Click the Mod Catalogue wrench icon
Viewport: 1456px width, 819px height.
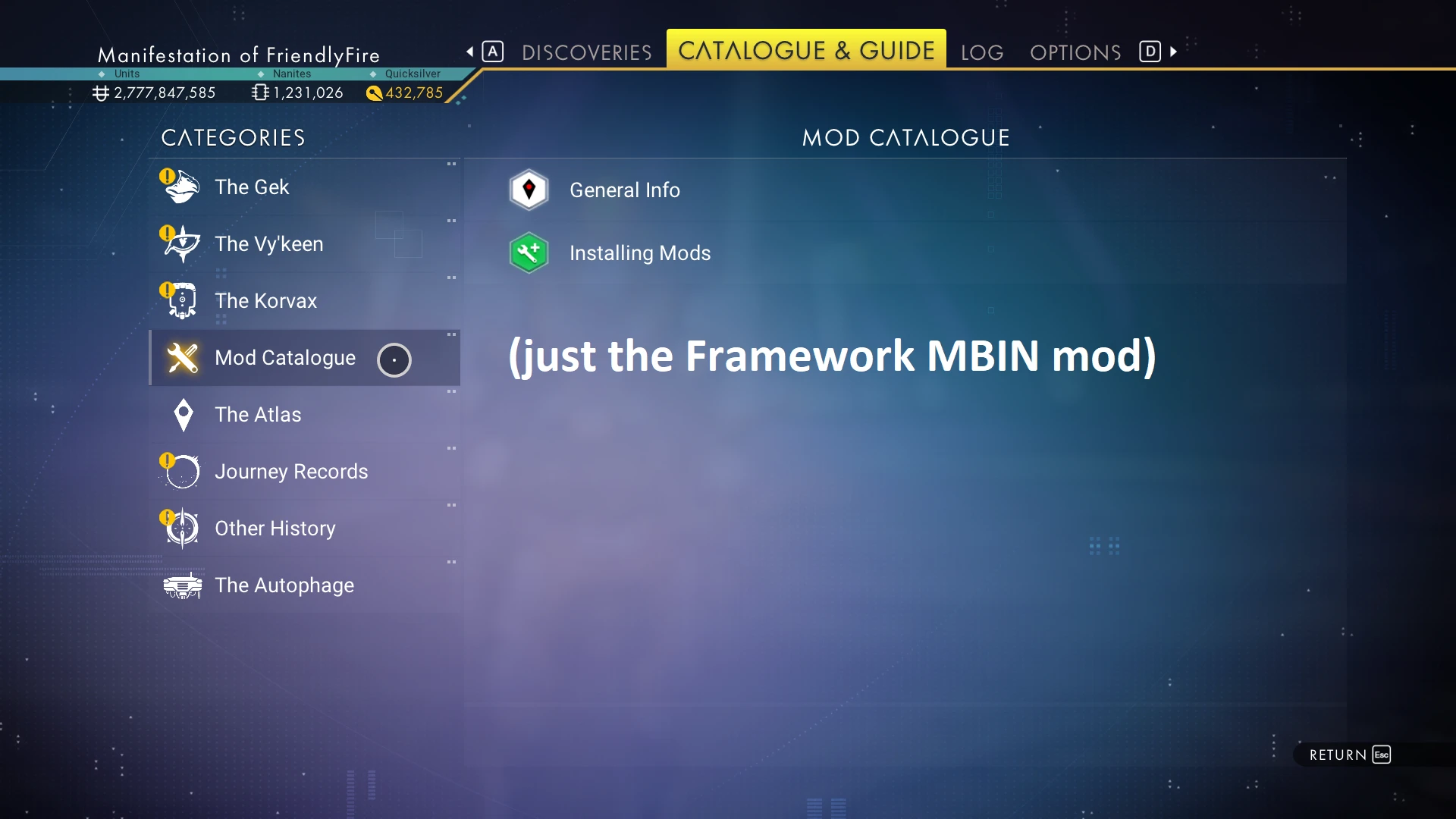click(x=182, y=357)
